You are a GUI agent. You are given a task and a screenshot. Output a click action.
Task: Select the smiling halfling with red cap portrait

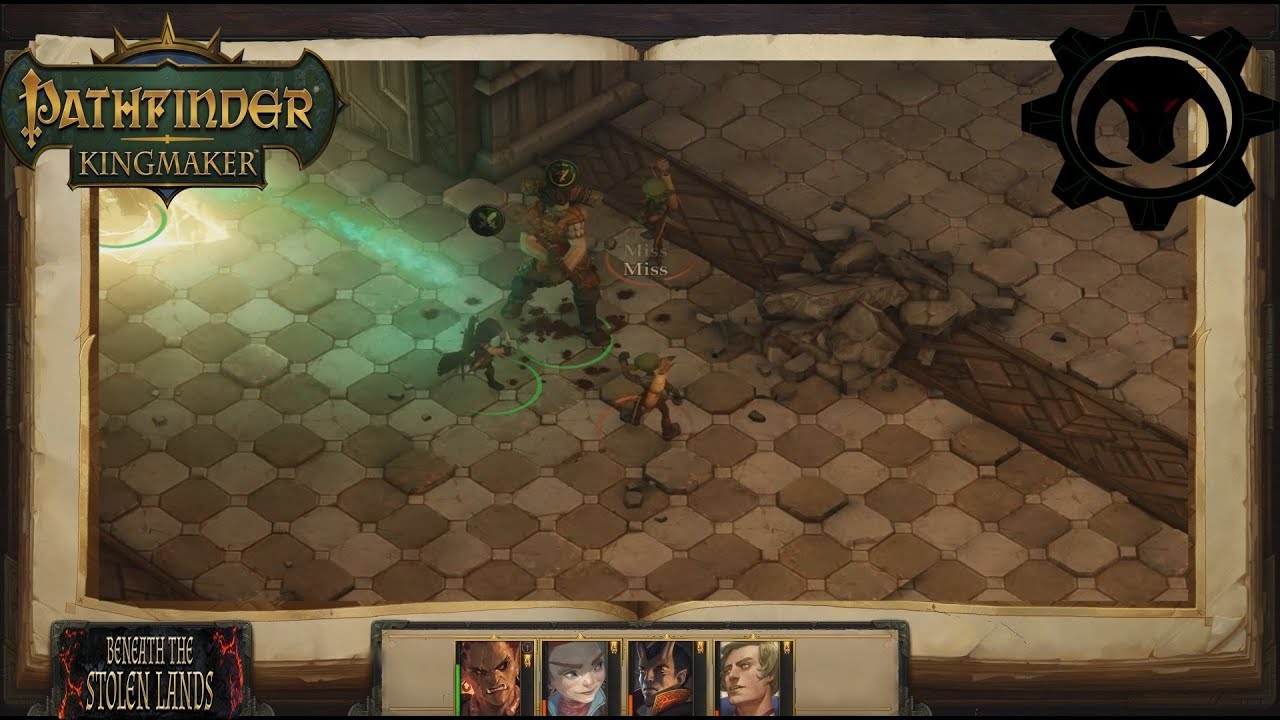tap(579, 678)
